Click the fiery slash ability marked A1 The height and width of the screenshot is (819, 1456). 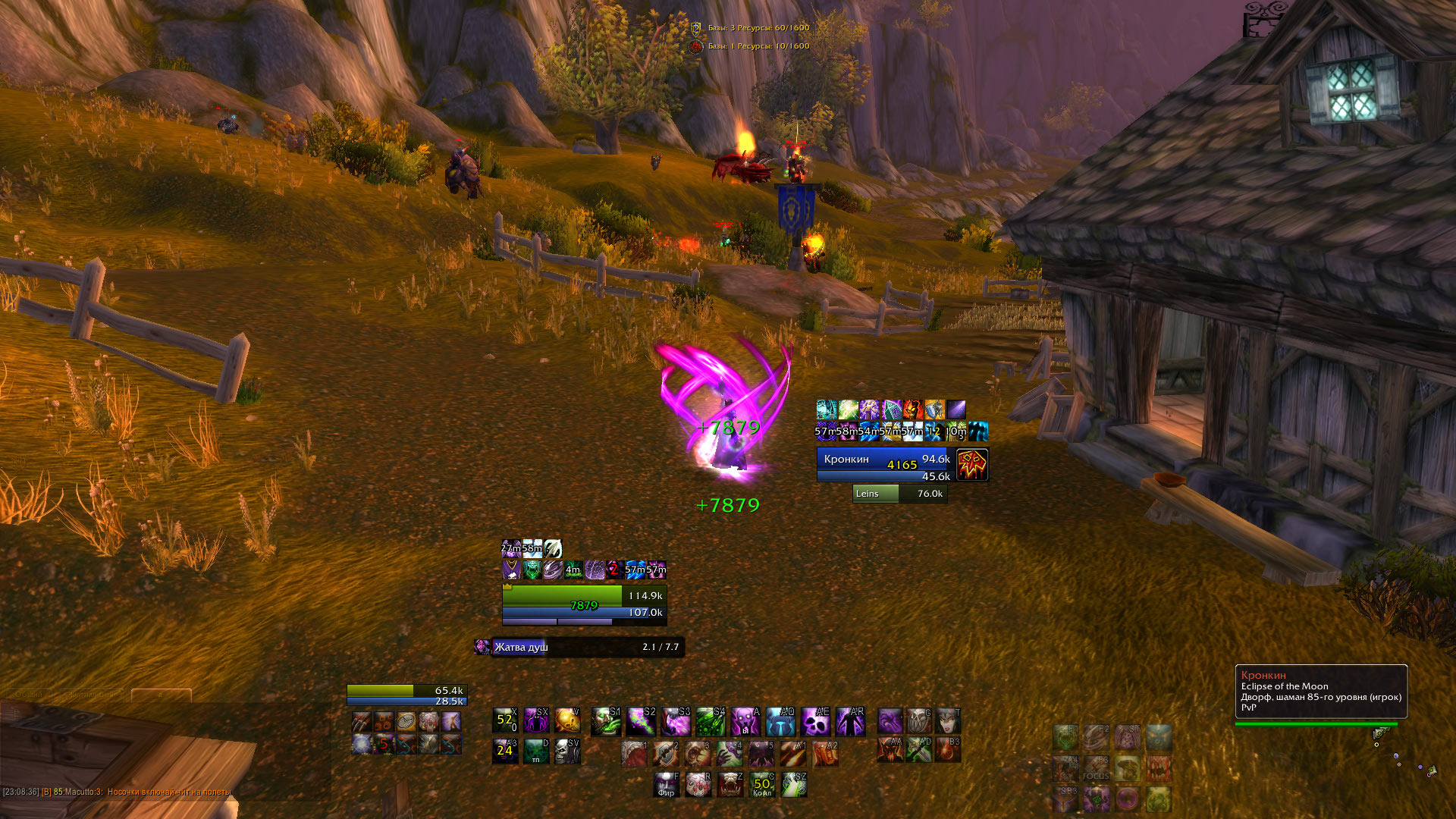(x=793, y=755)
